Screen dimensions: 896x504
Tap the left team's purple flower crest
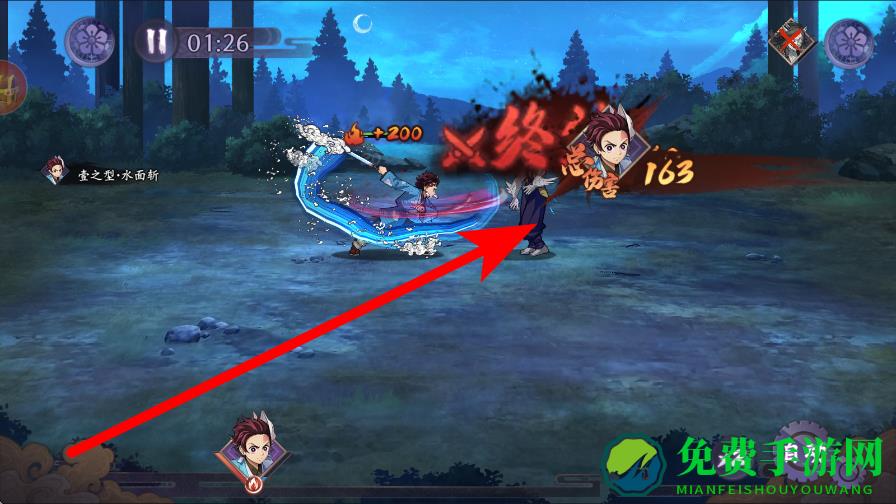tap(89, 41)
